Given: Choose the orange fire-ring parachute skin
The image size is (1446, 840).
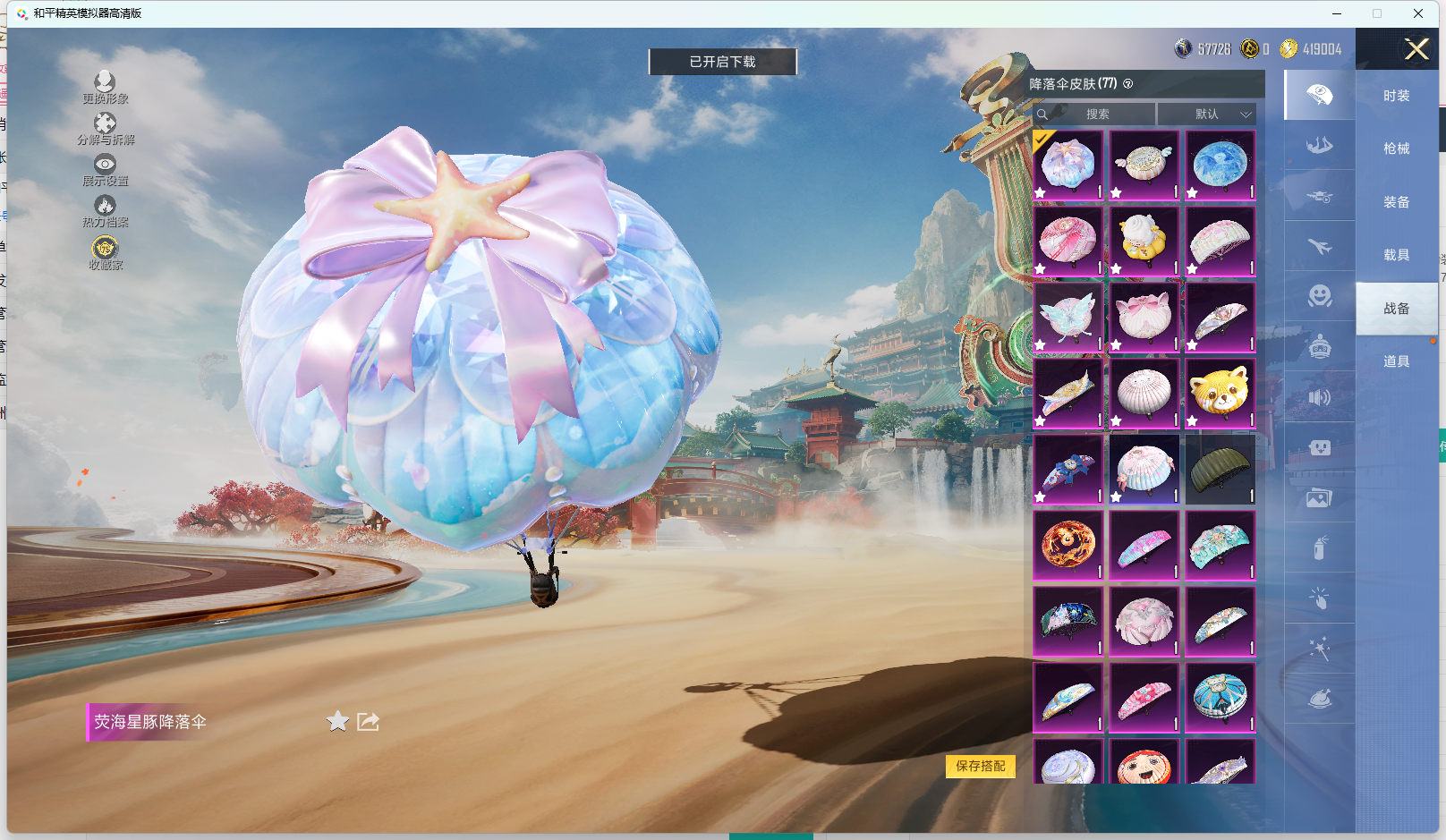Looking at the screenshot, I should [1067, 546].
